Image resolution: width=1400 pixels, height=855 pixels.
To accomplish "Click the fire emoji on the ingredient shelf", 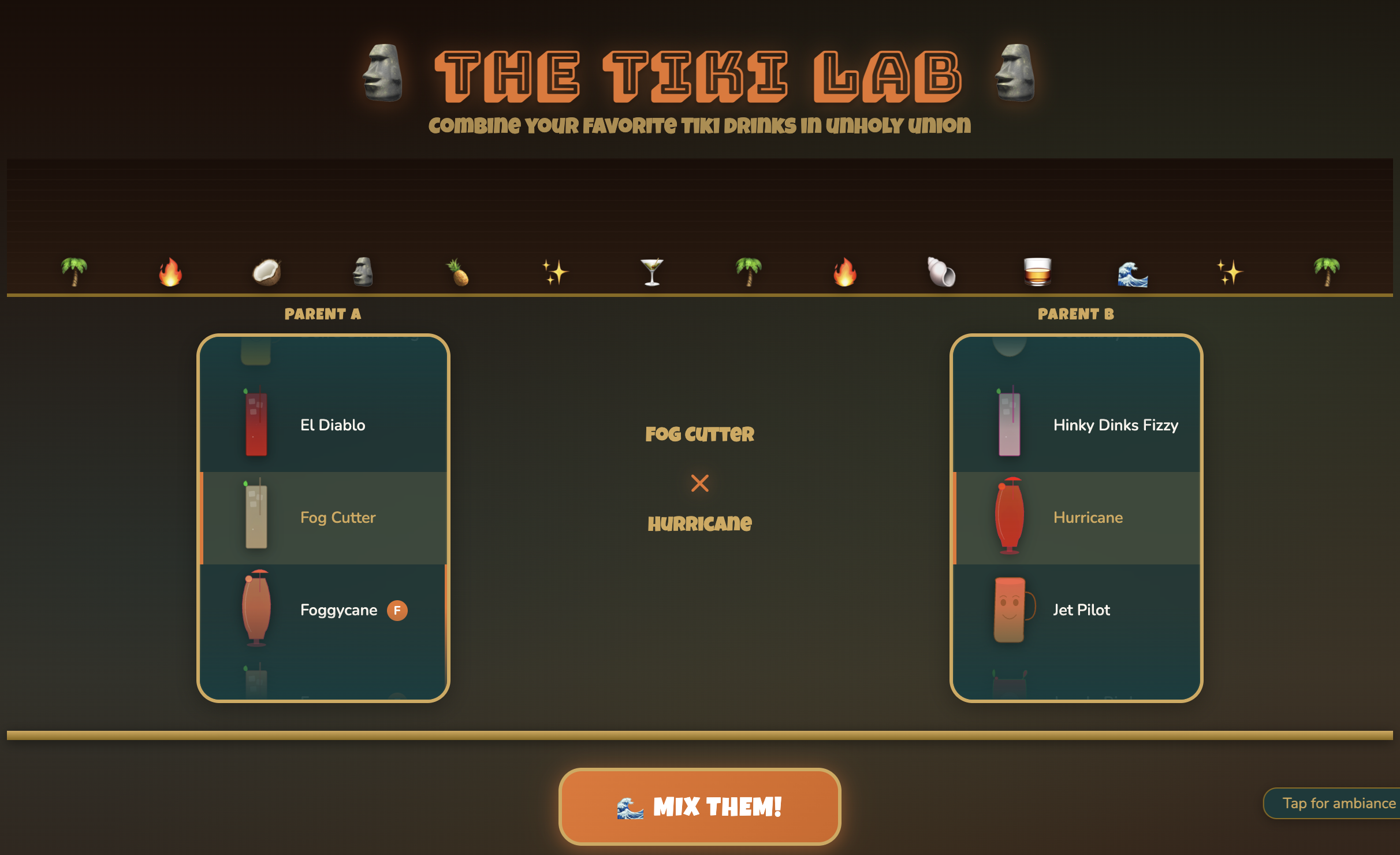I will pyautogui.click(x=170, y=272).
